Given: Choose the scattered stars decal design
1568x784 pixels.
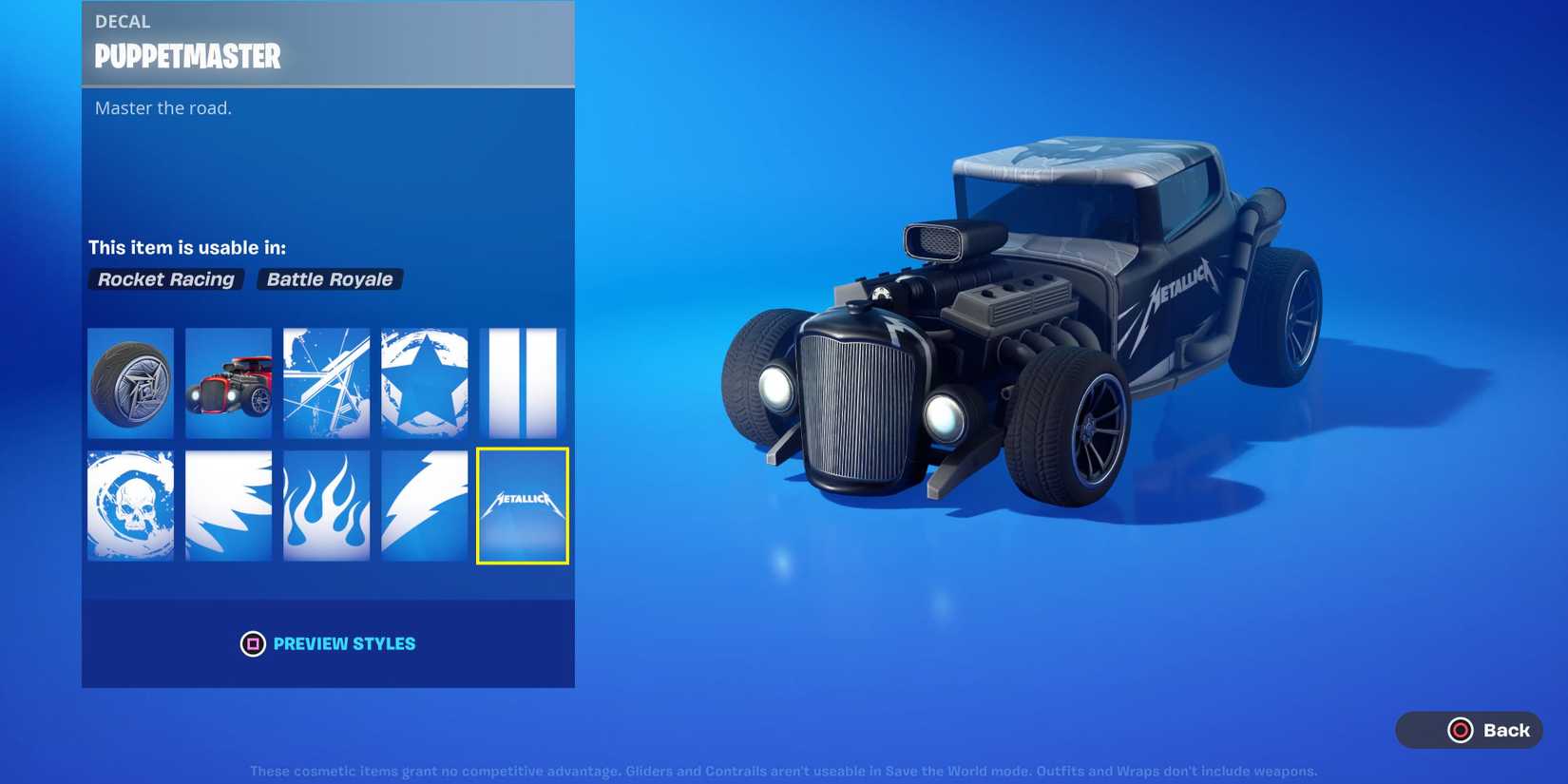Looking at the screenshot, I should pos(326,383).
